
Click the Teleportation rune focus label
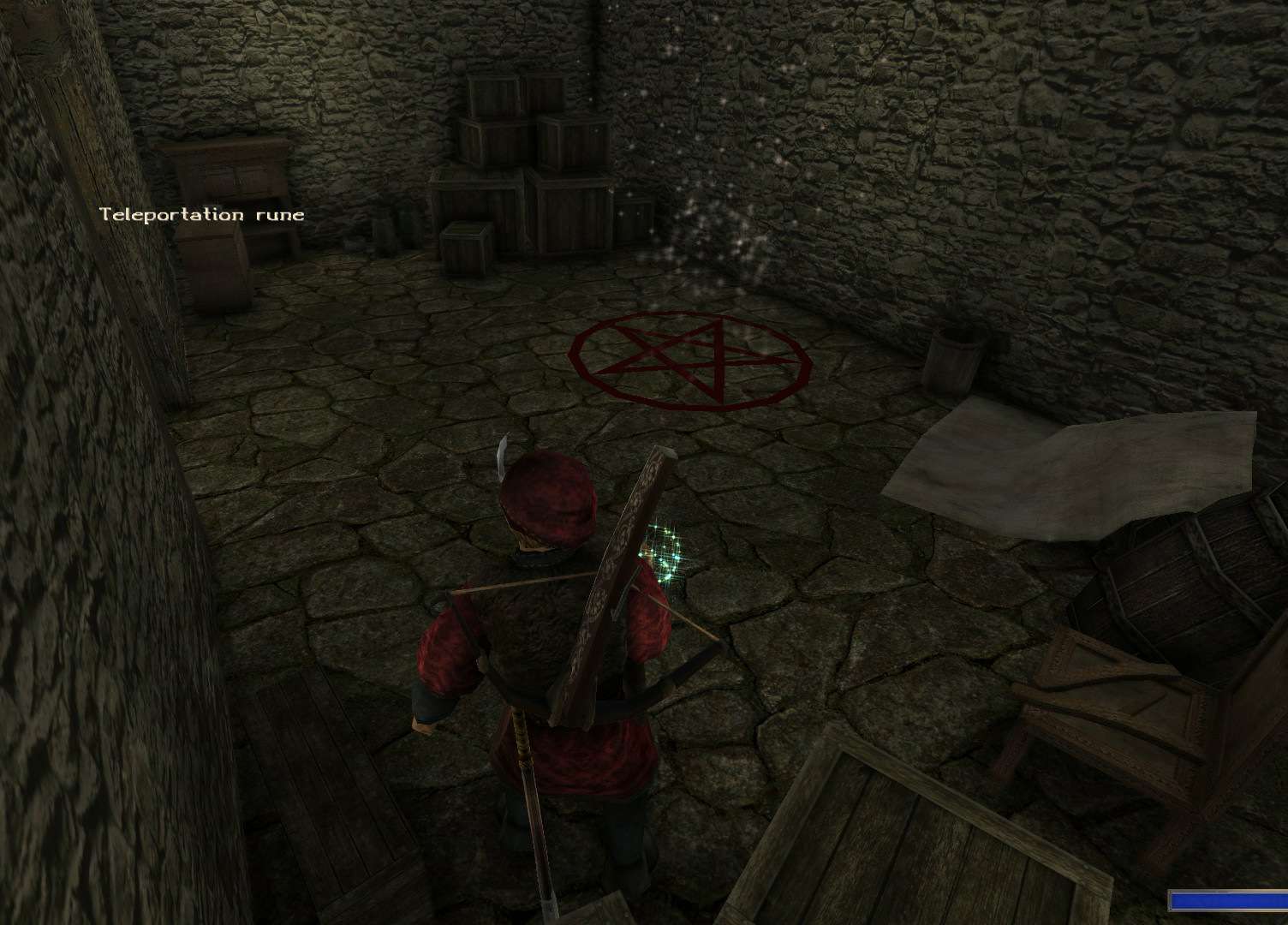(x=202, y=214)
